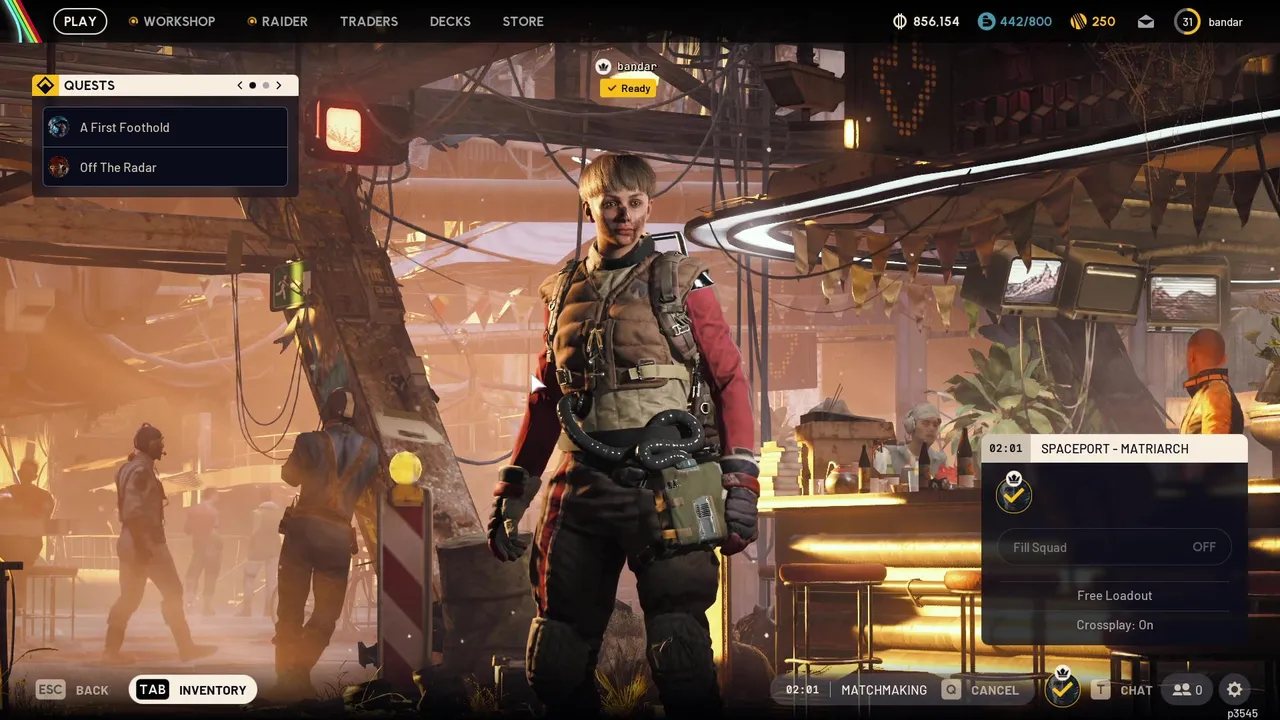
Task: Change the Crossplay setting
Action: (x=1114, y=625)
